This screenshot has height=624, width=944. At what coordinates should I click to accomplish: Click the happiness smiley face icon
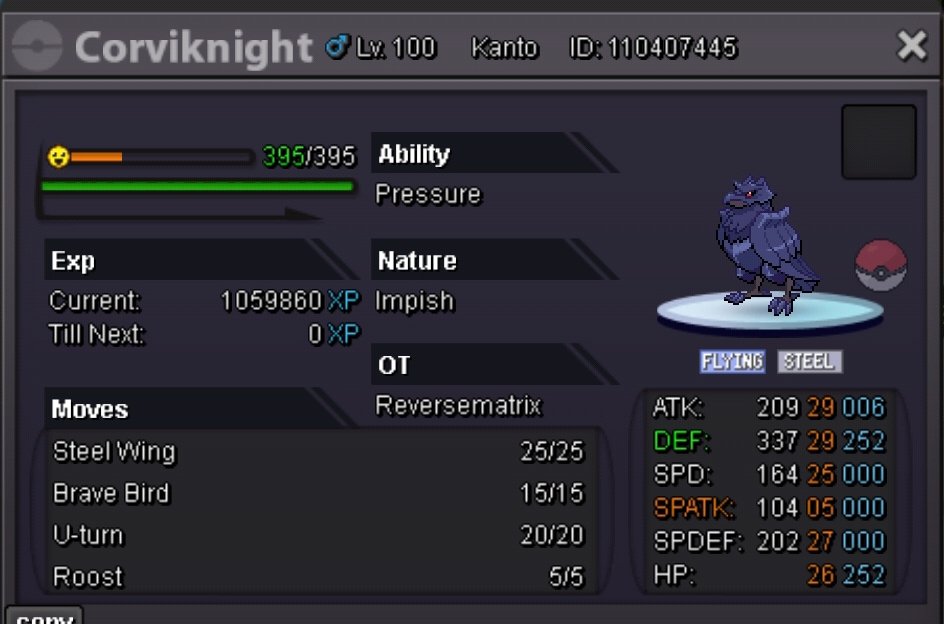[59, 157]
